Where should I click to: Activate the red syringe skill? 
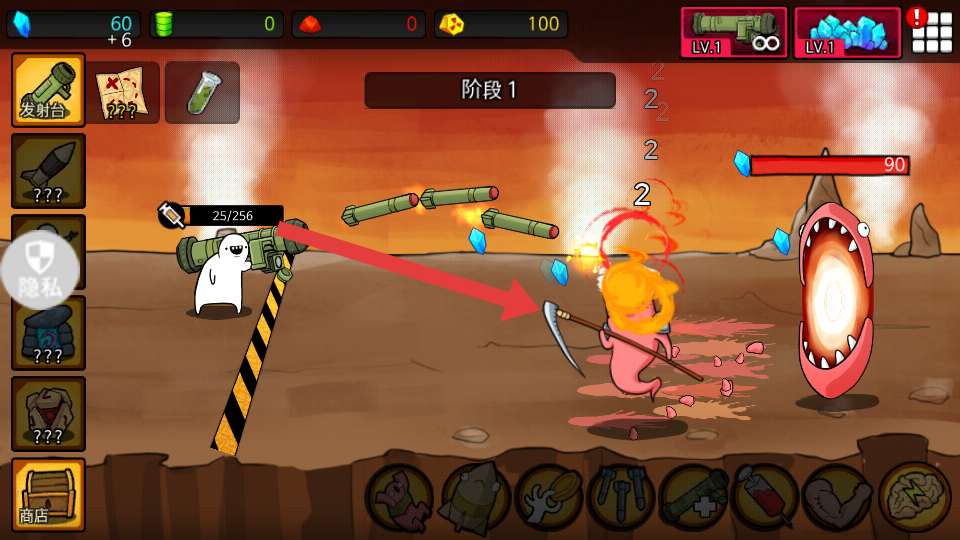(x=765, y=497)
